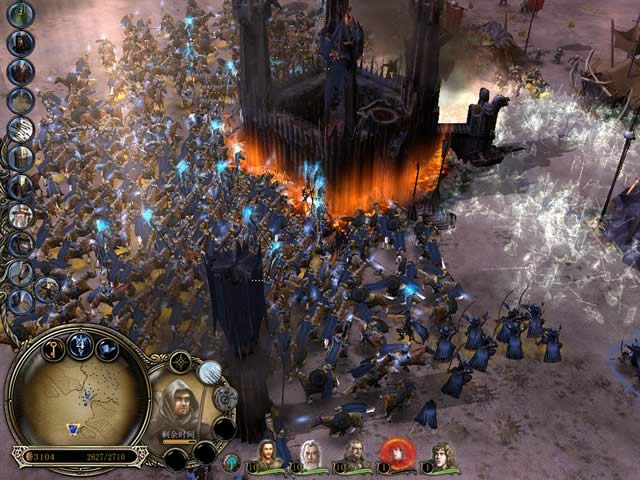Select the hooded unit portrait
Screen dimensions: 640x480
point(181,403)
